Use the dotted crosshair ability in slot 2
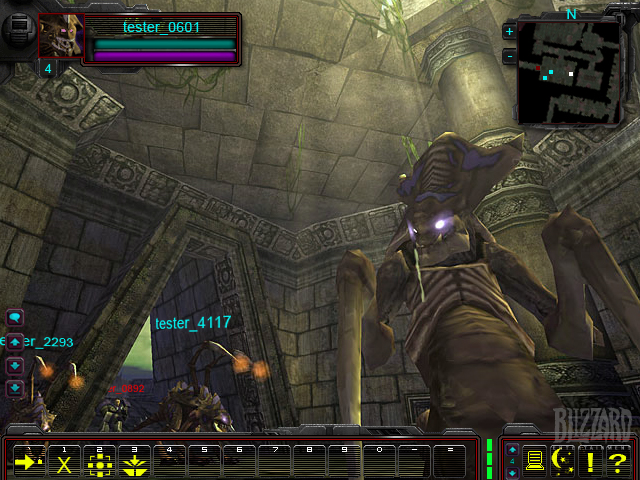This screenshot has width=640, height=480. click(x=99, y=462)
